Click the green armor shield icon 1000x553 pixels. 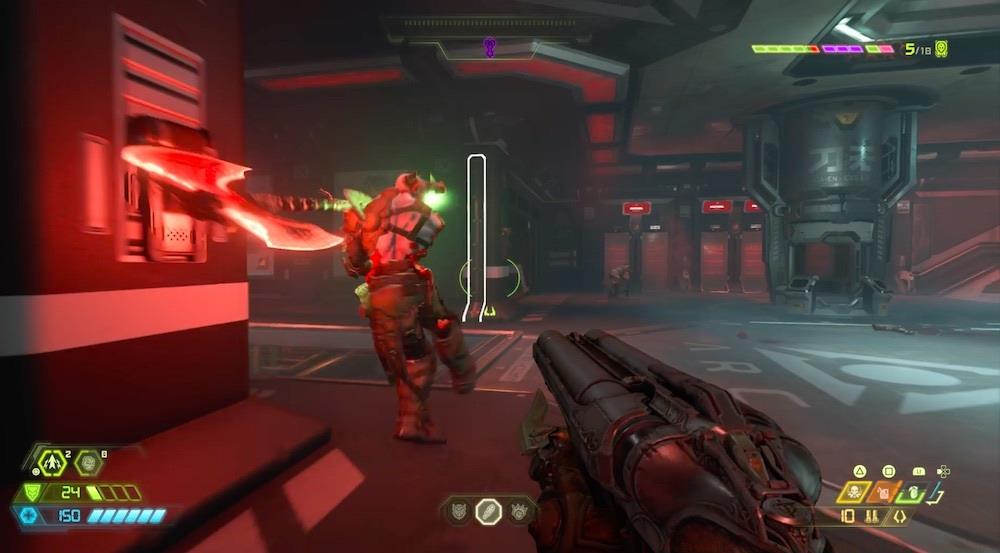pos(32,493)
